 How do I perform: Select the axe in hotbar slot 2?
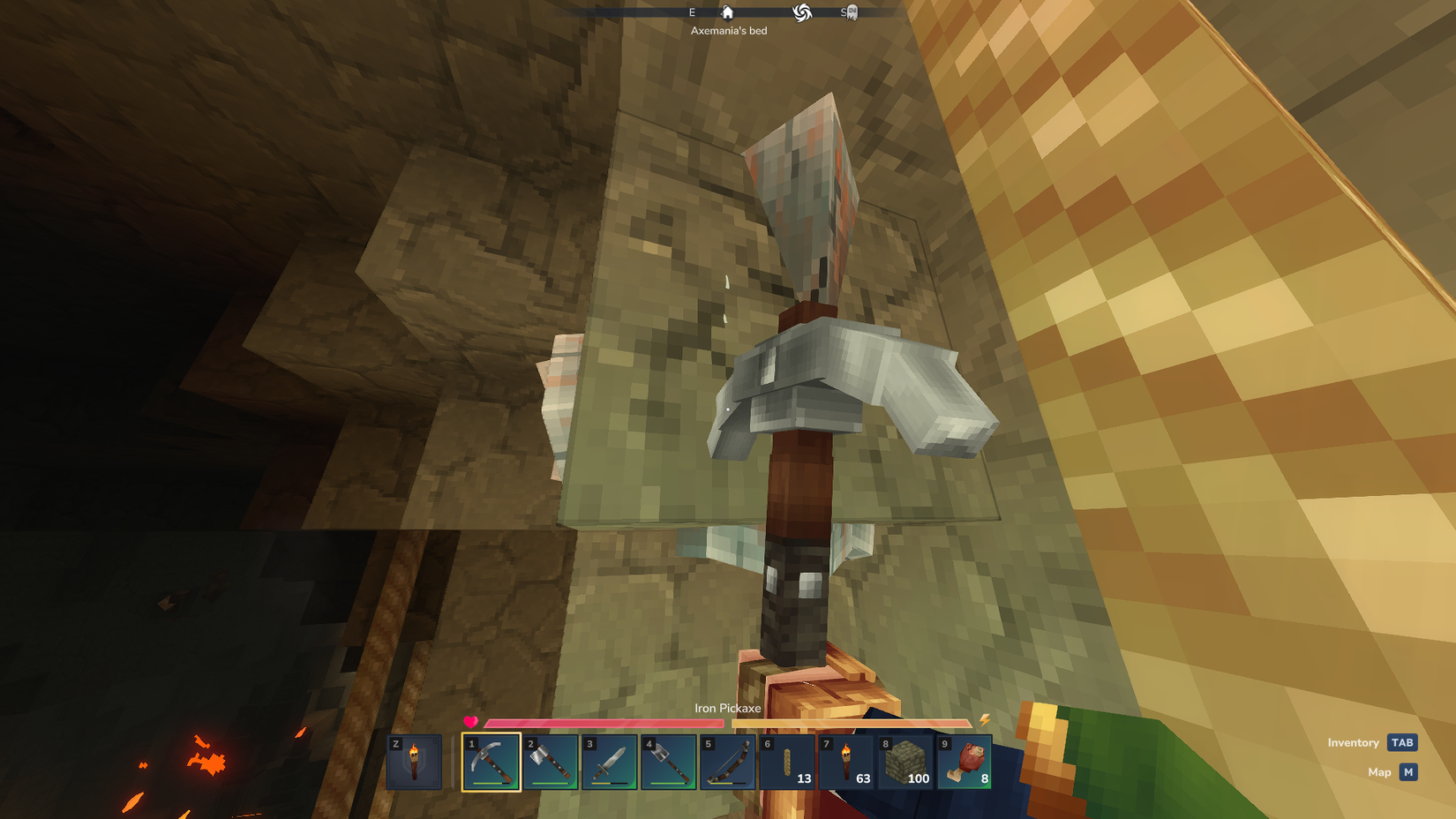[551, 762]
